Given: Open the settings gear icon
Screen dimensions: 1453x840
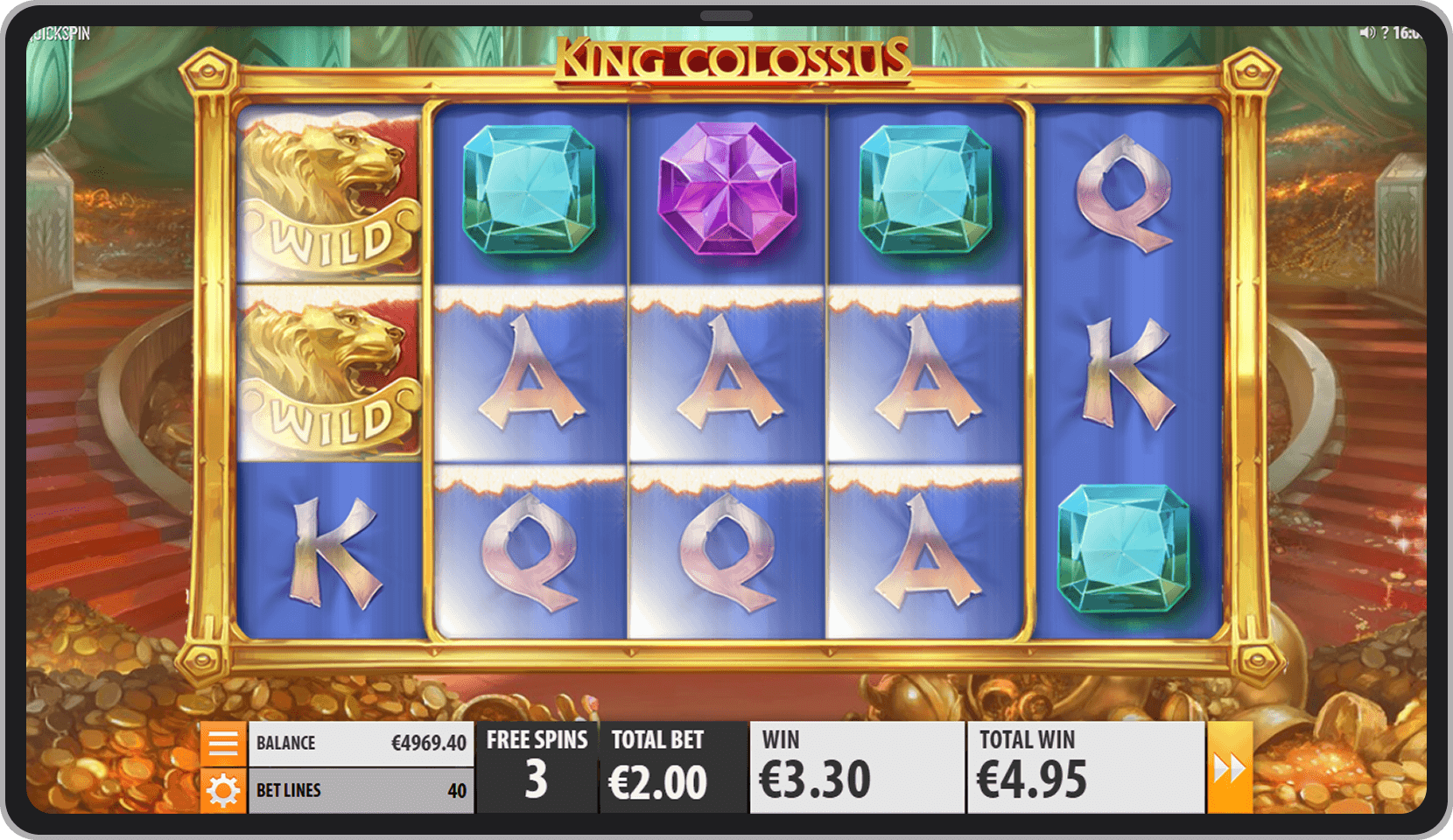Looking at the screenshot, I should pyautogui.click(x=225, y=789).
